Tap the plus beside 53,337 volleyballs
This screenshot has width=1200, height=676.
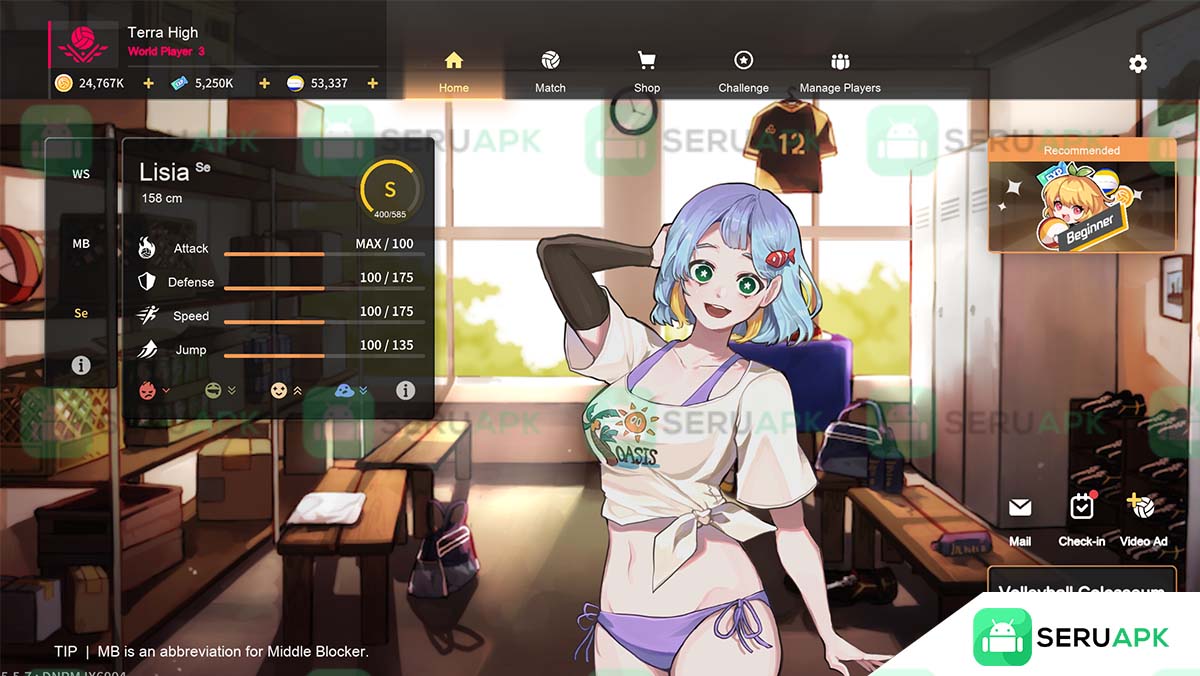pos(373,83)
